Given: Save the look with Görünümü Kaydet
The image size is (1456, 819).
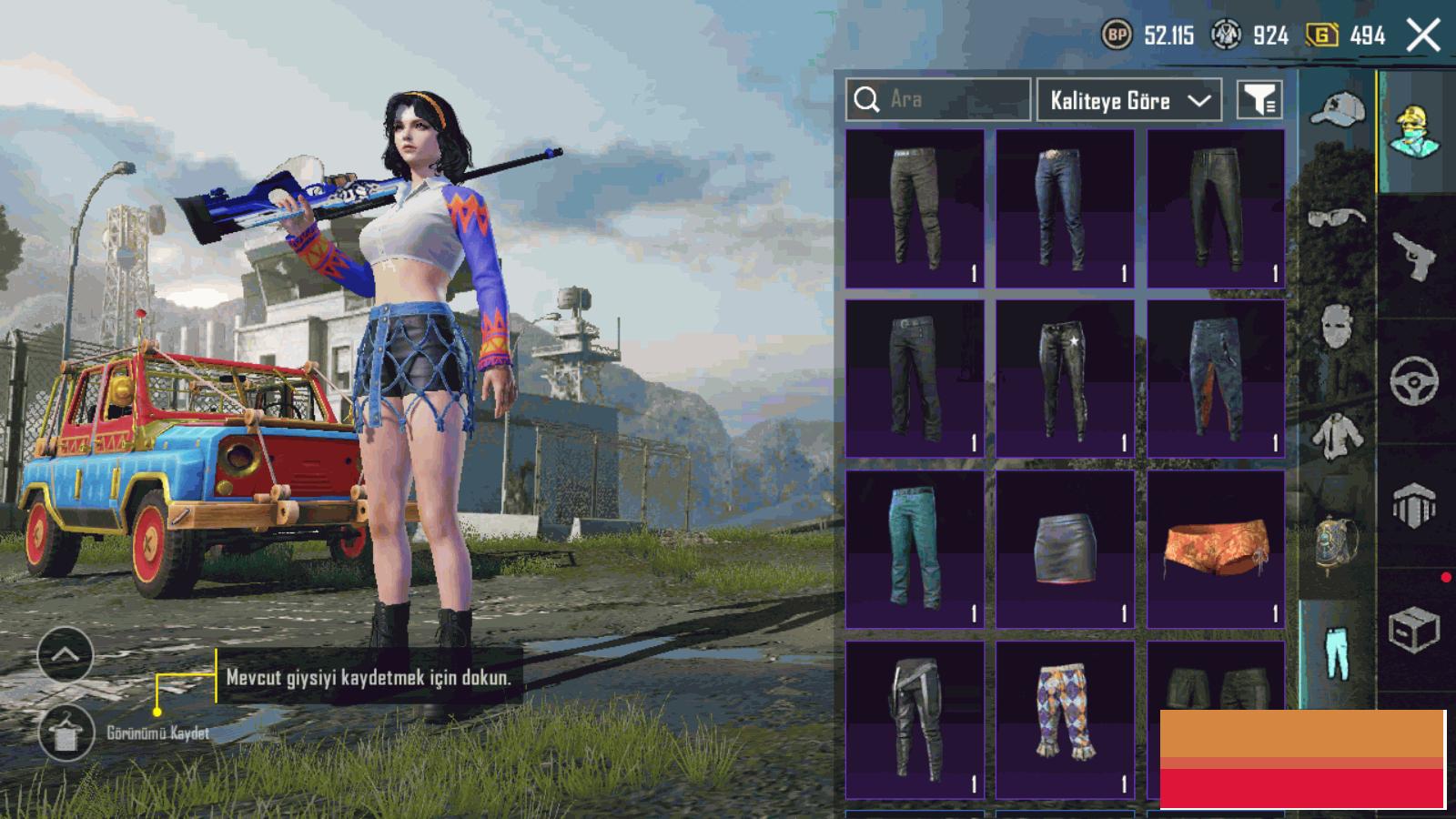Looking at the screenshot, I should pos(66,733).
